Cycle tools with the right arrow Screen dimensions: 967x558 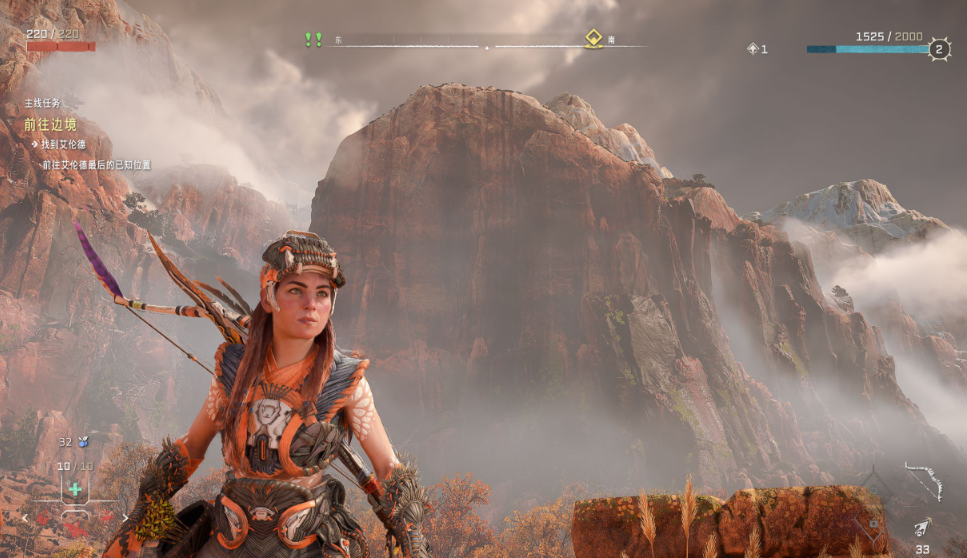pyautogui.click(x=126, y=517)
